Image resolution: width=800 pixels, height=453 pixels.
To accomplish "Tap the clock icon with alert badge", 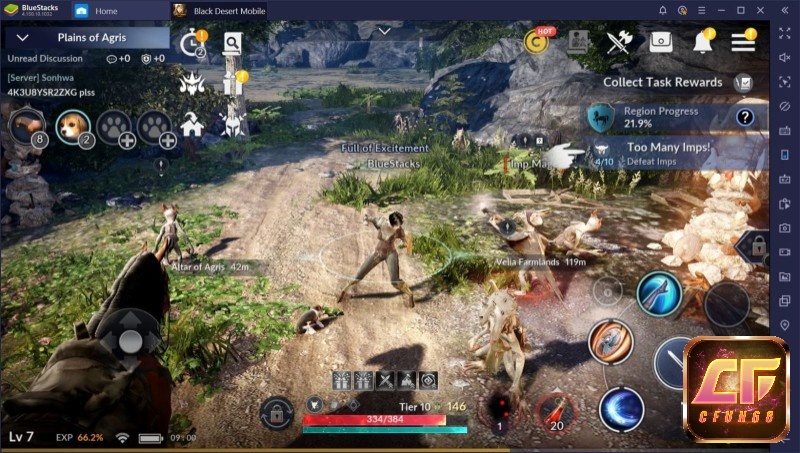I will tap(191, 44).
